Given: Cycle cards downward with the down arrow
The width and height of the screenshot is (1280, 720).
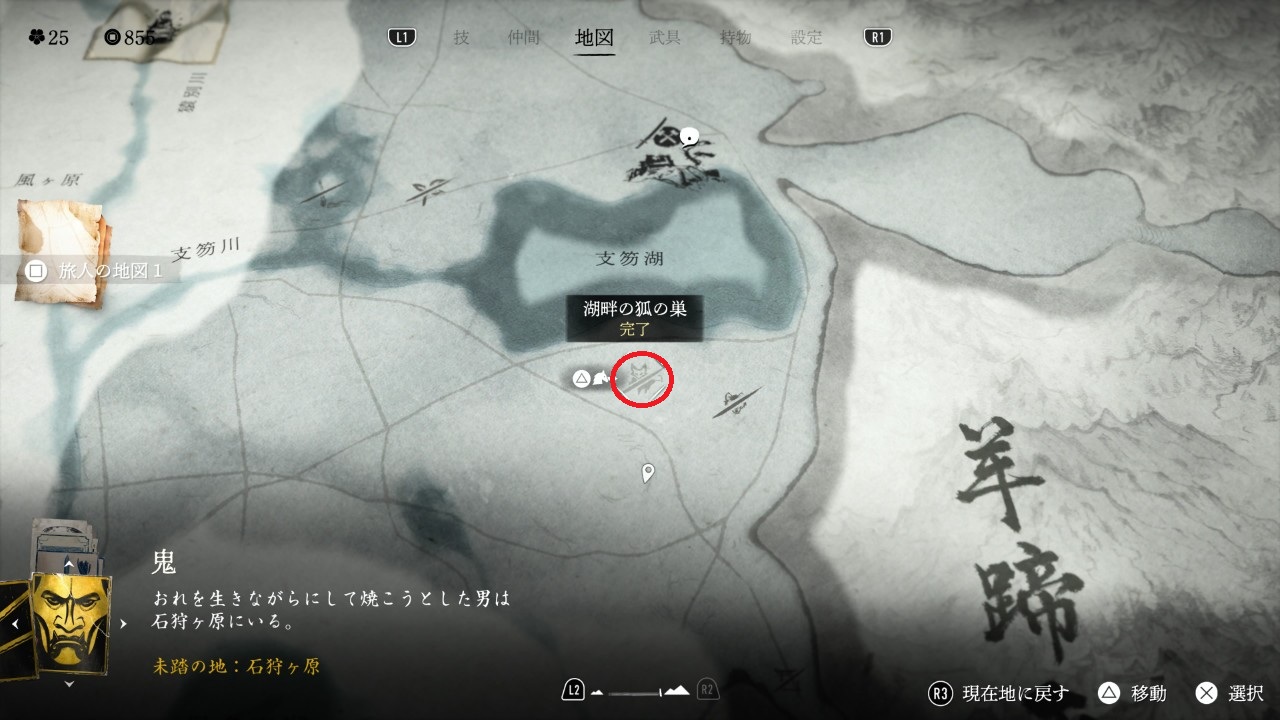Looking at the screenshot, I should pos(68,684).
